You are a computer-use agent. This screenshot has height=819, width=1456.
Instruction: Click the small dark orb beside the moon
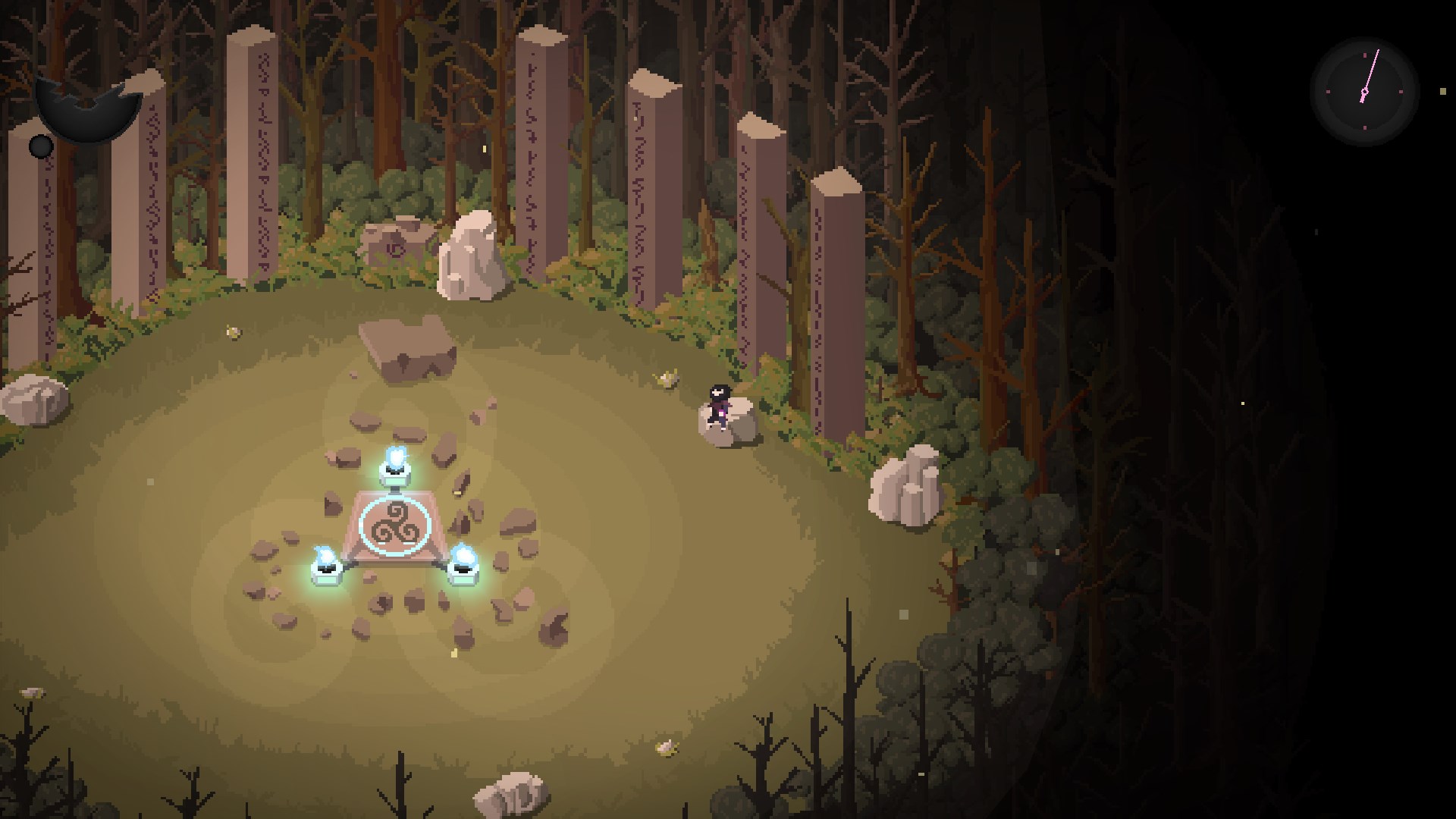tap(39, 146)
